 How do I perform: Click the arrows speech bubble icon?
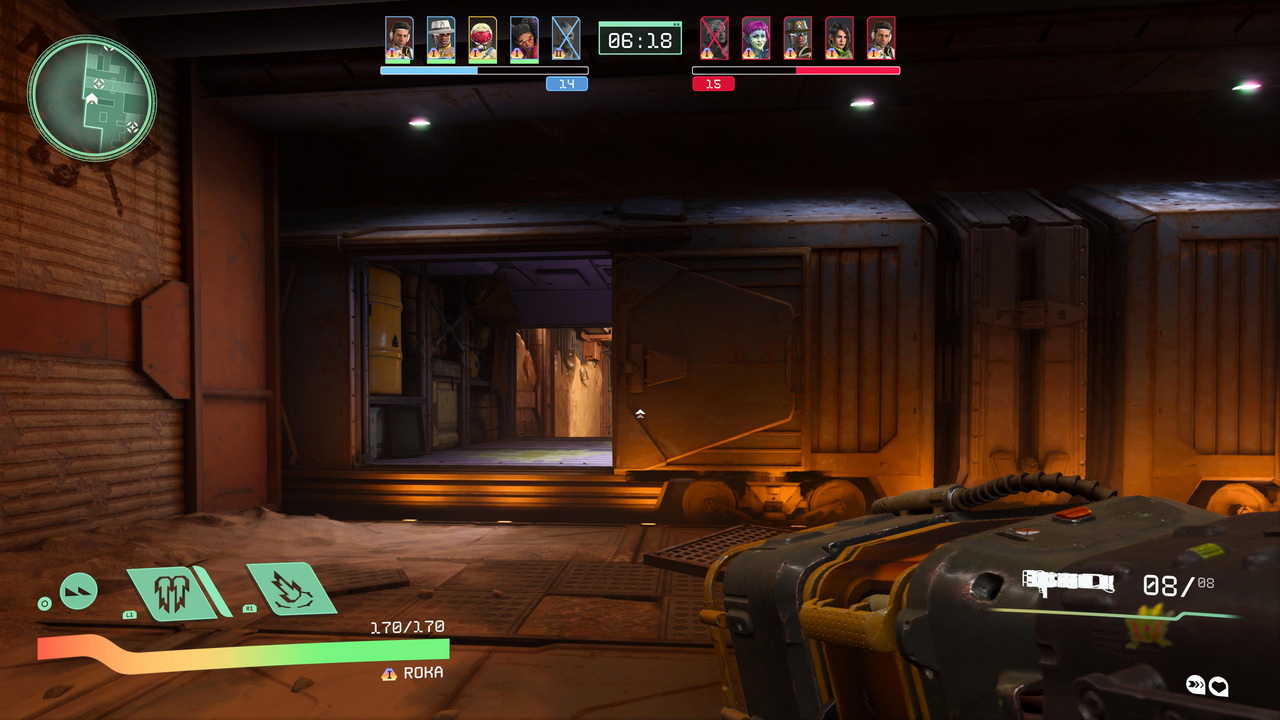pos(1196,685)
